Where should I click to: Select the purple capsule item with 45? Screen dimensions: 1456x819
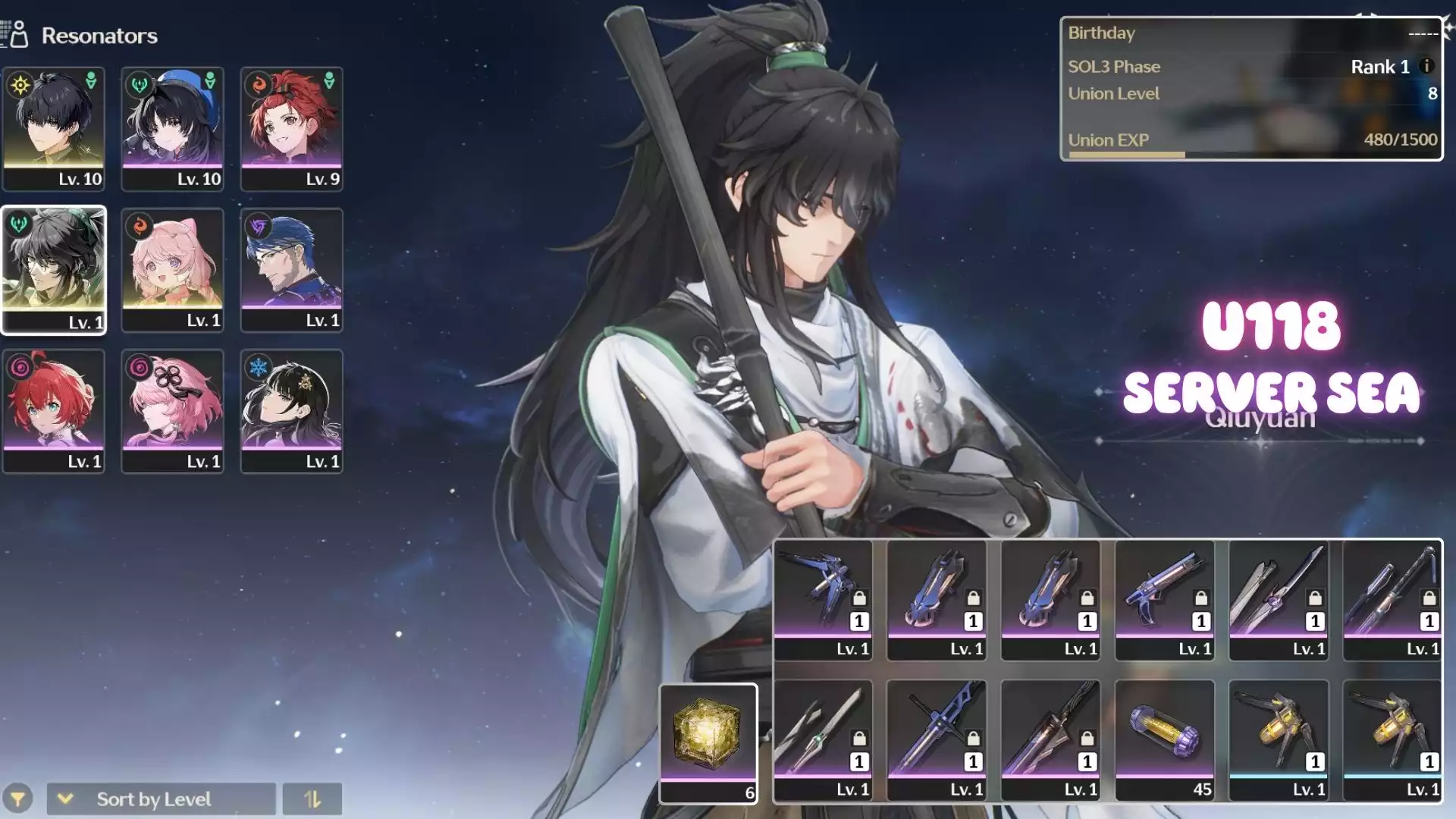1164,740
